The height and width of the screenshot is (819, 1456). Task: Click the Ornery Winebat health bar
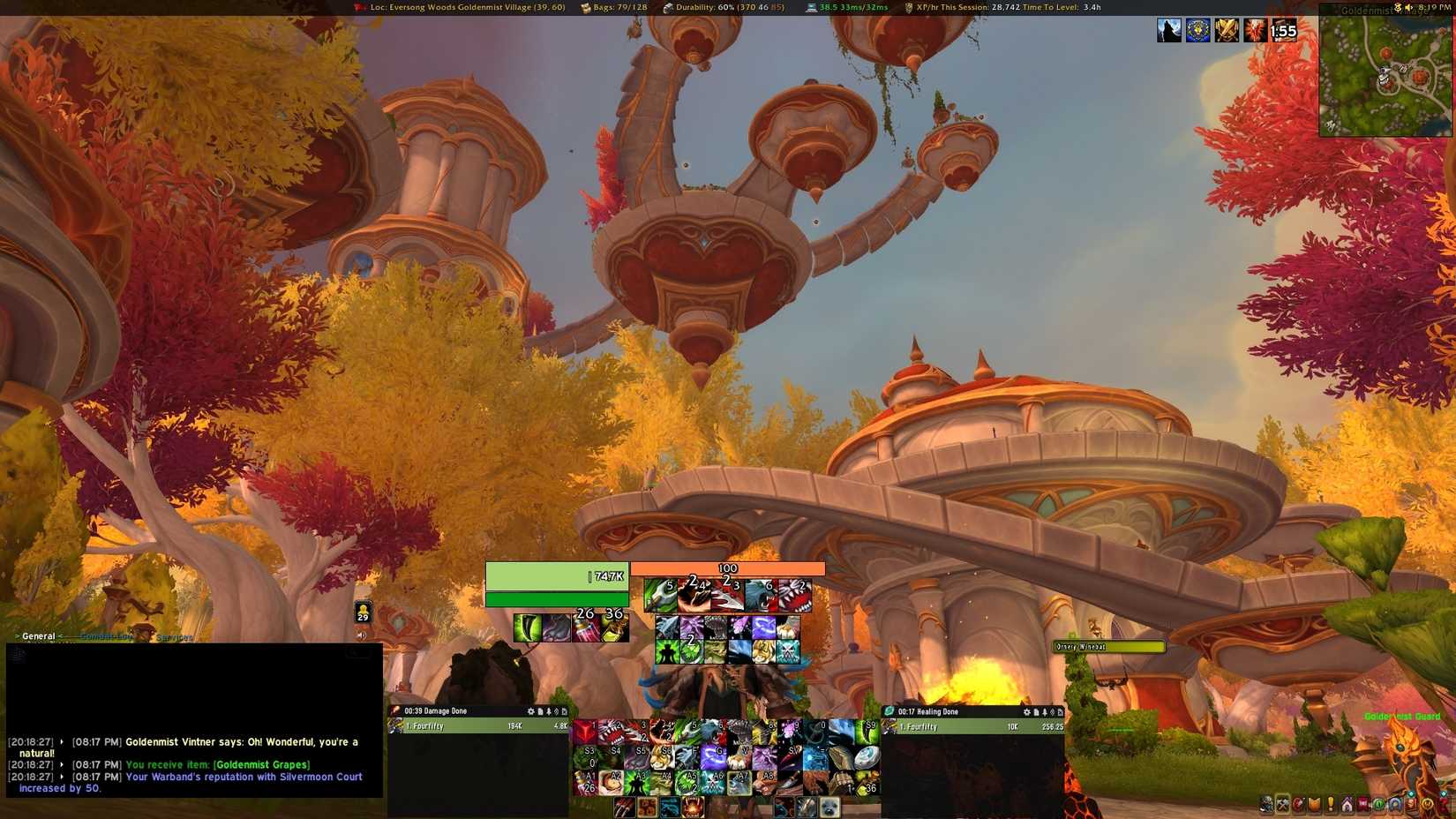pos(1107,647)
